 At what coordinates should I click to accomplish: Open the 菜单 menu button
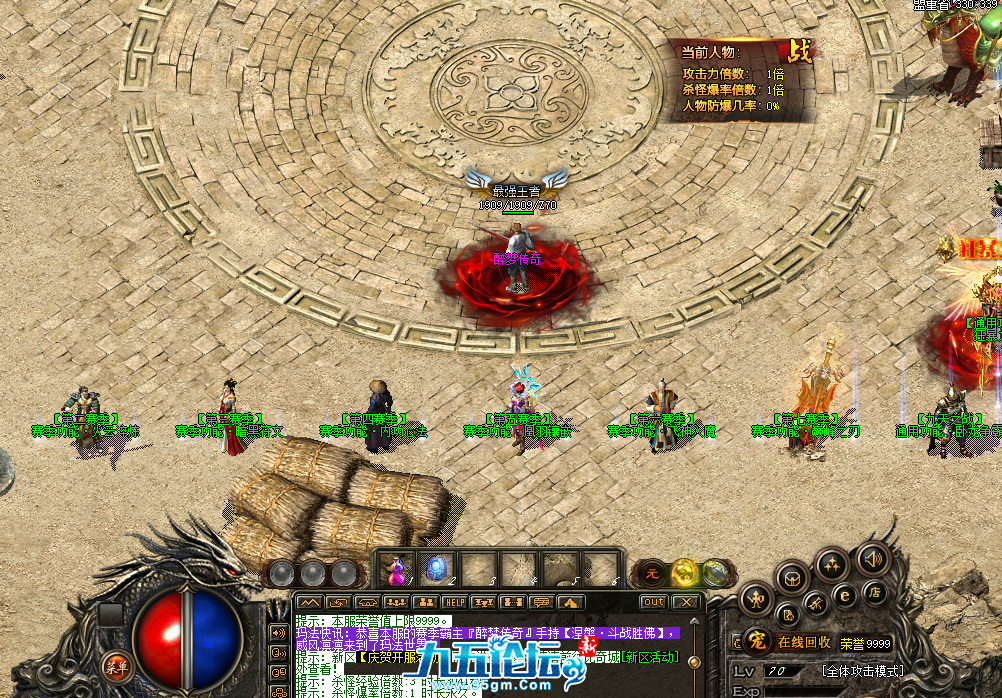tap(117, 666)
